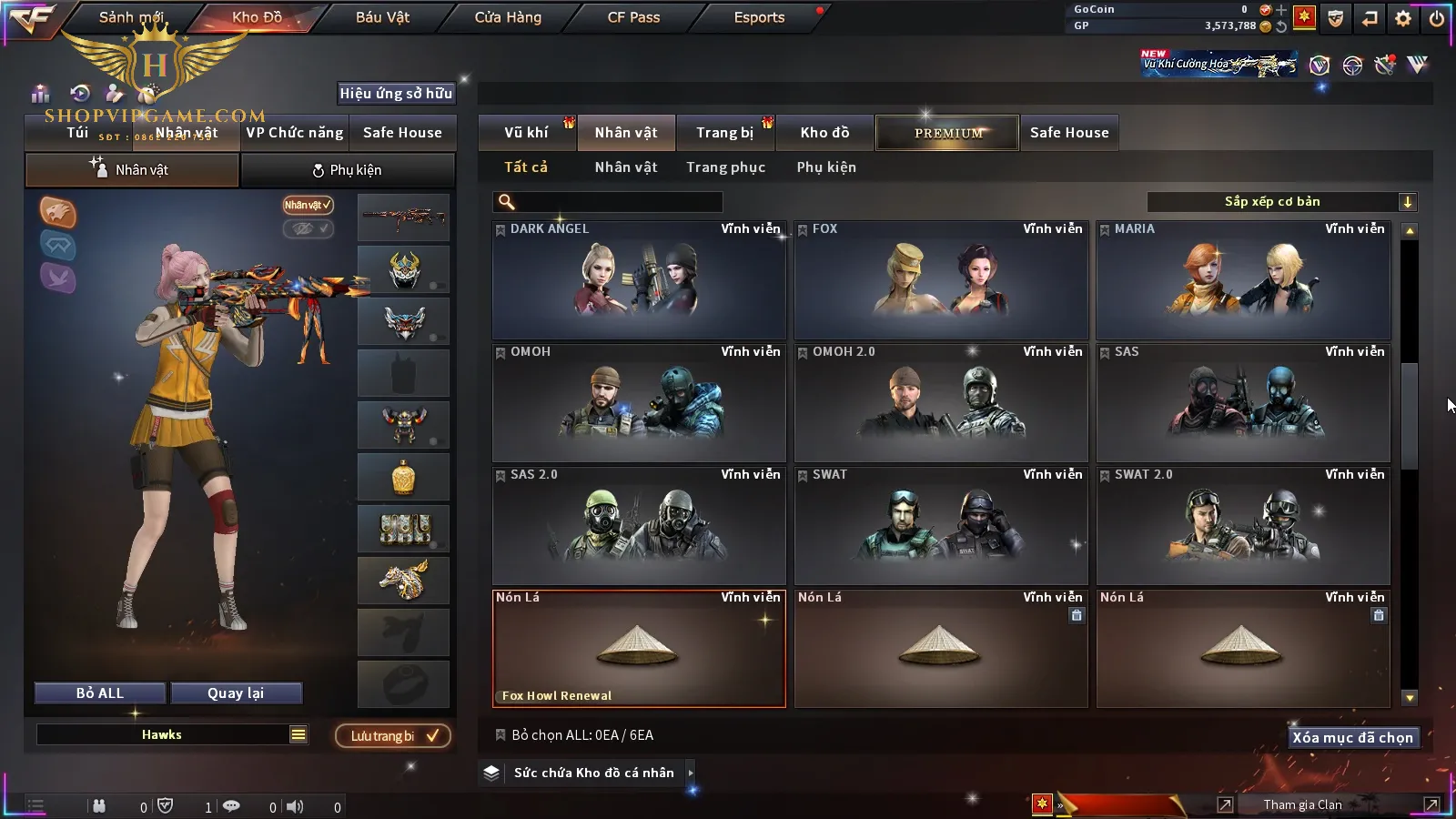This screenshot has width=1456, height=819.
Task: Open settings with the gear icon
Action: [x=1403, y=18]
